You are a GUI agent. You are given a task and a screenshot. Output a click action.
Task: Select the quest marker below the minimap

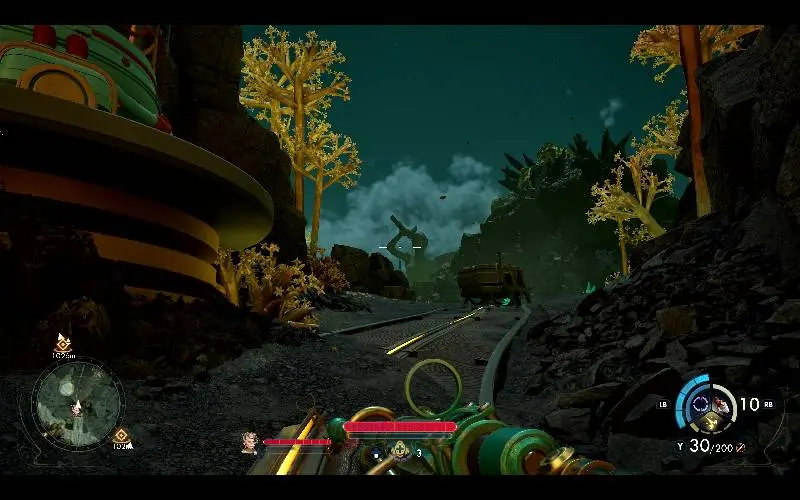(121, 435)
